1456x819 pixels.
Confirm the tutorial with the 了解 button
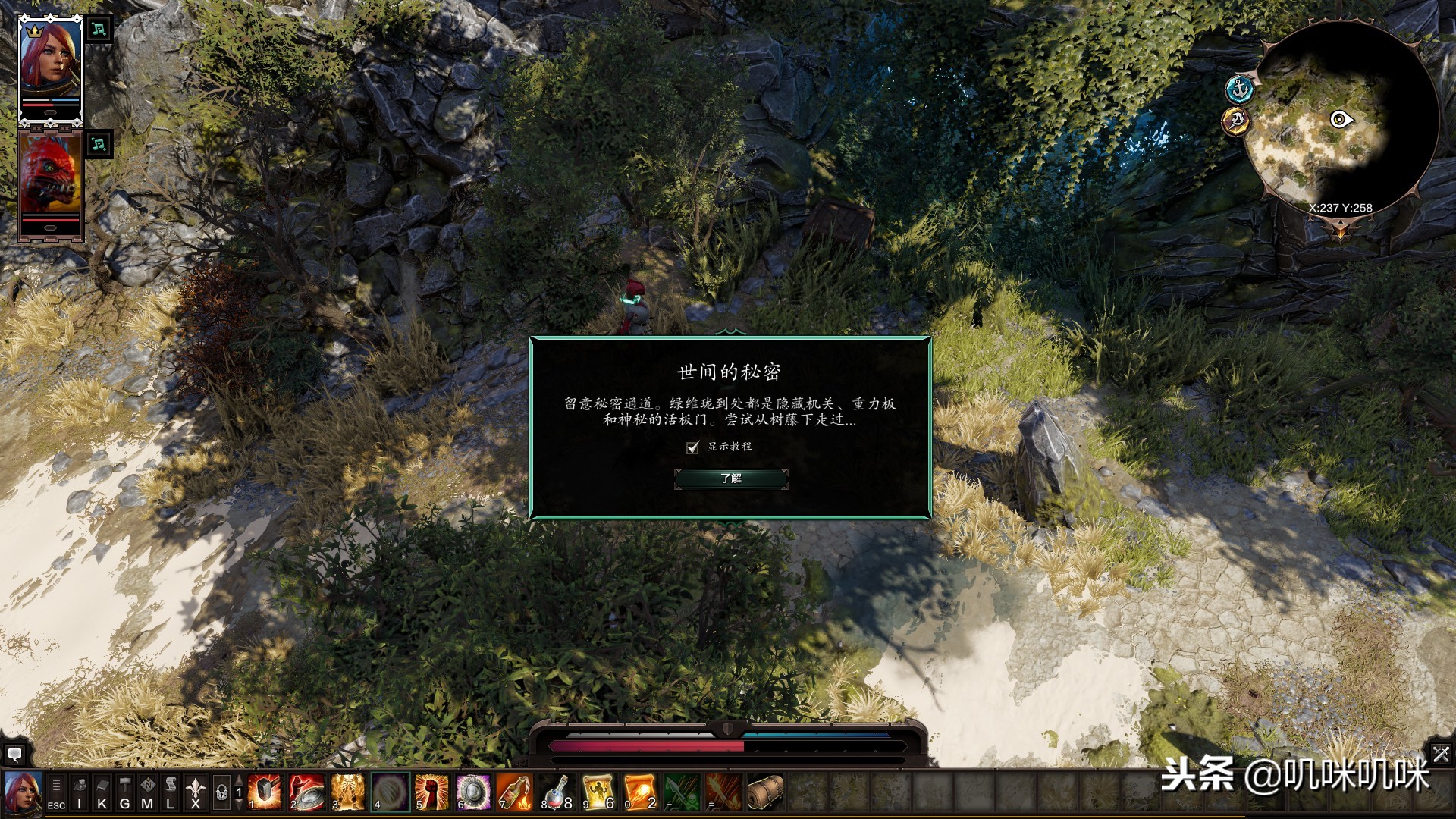pyautogui.click(x=731, y=479)
